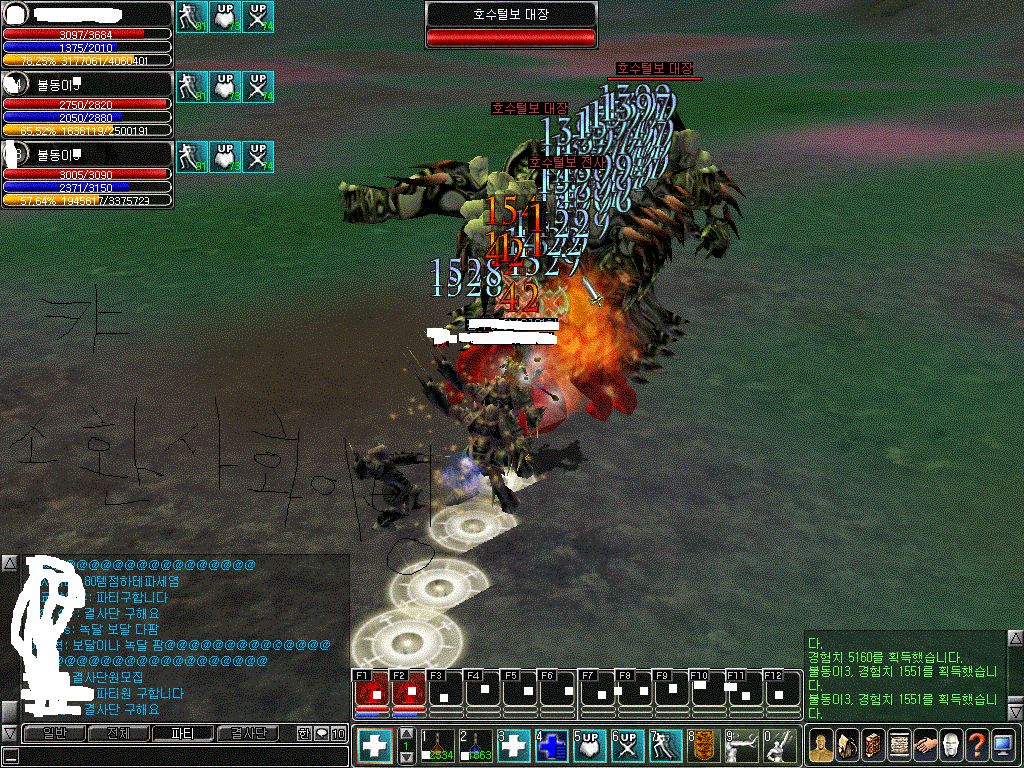Use the blue potion in slot 2
Viewport: 1024px width, 768px height.
click(477, 746)
